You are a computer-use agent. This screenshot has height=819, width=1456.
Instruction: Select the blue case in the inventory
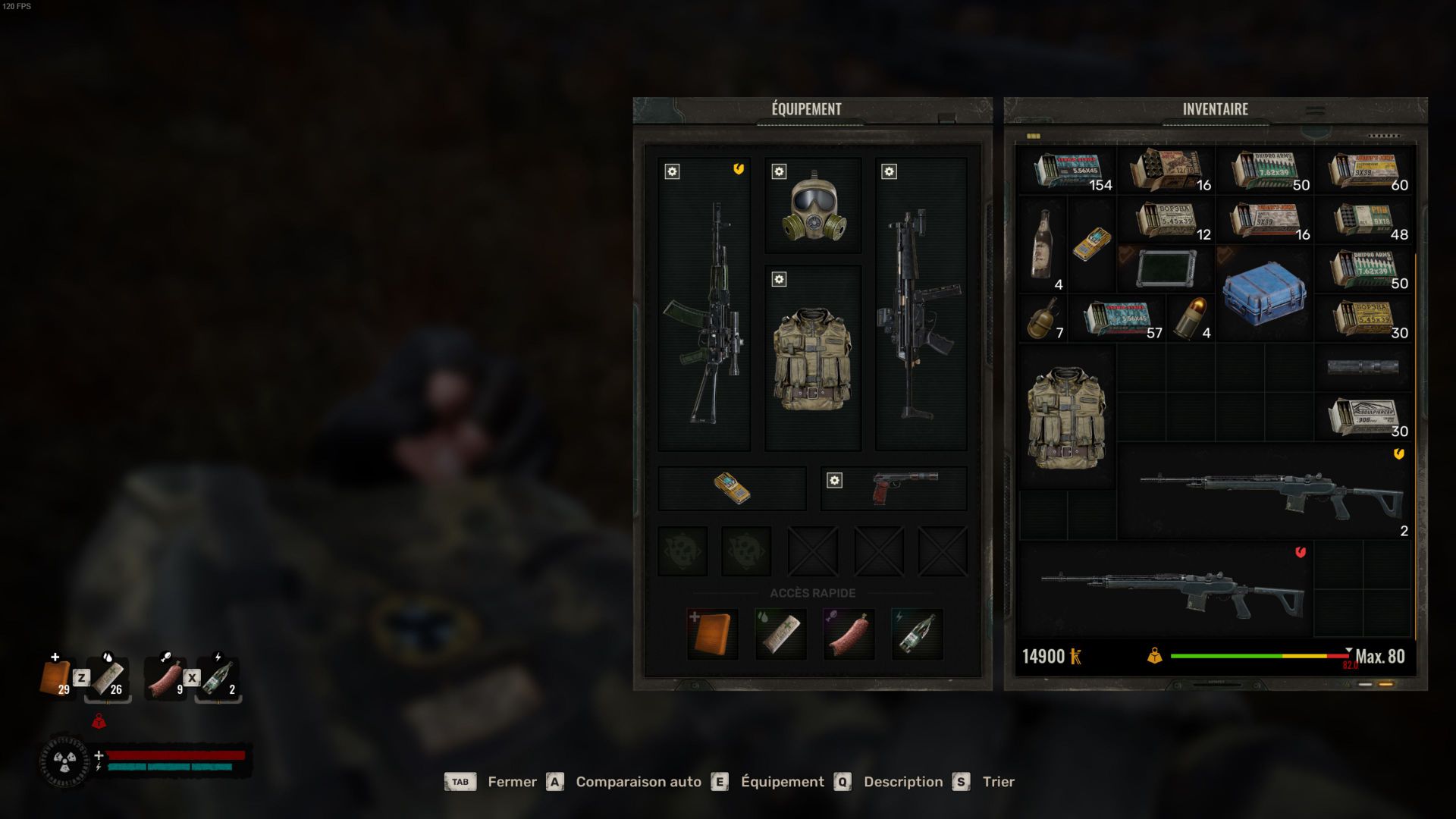click(1264, 293)
